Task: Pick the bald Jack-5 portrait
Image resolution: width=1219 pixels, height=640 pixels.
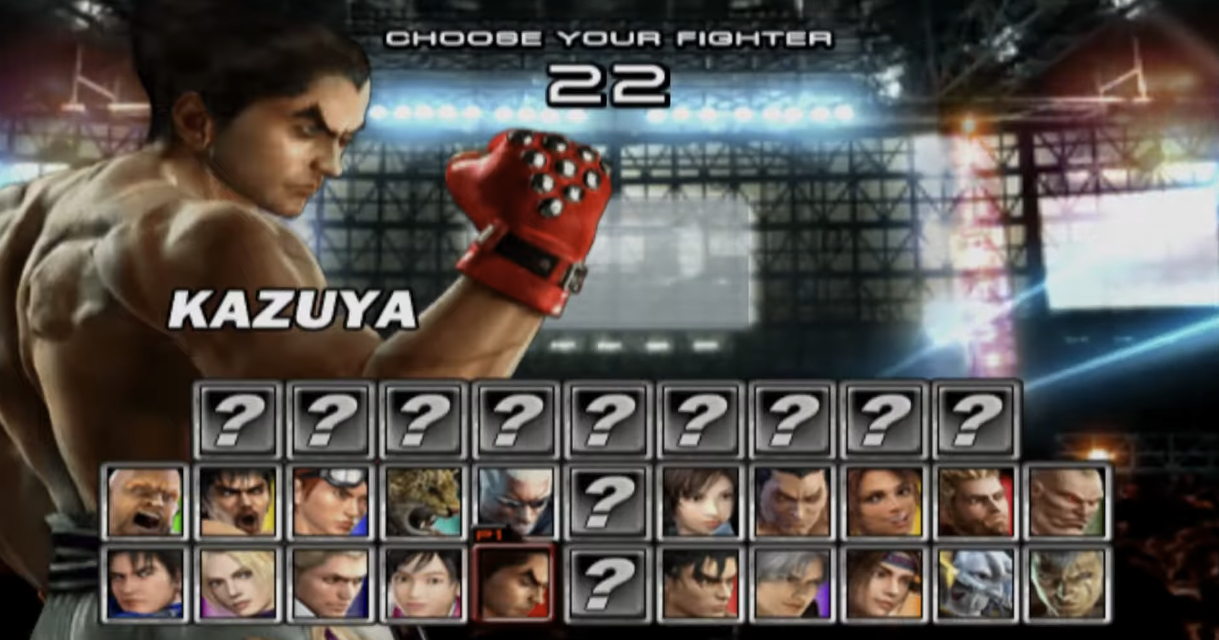Action: [x=1067, y=501]
